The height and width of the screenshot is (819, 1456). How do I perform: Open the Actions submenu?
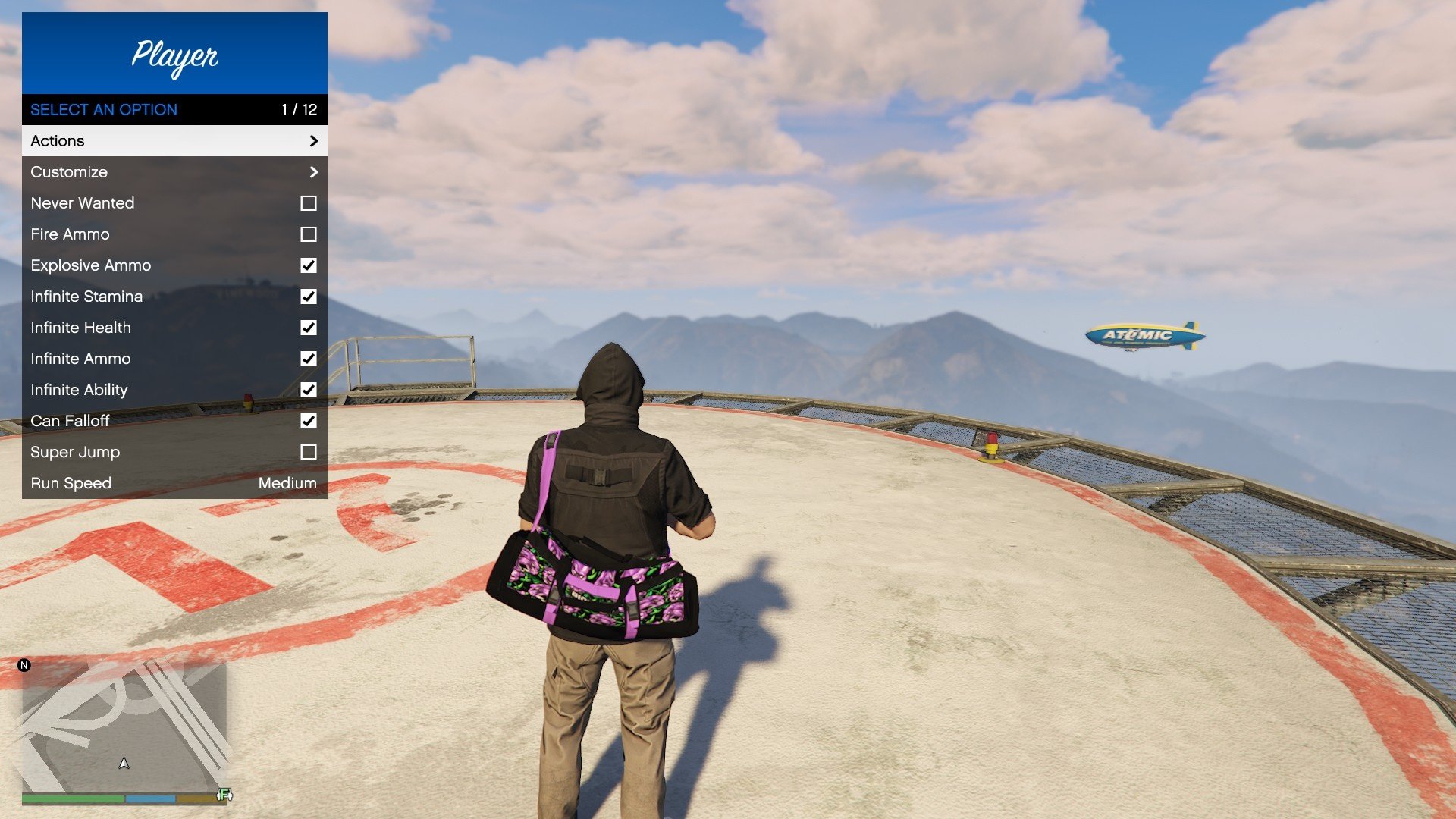174,141
